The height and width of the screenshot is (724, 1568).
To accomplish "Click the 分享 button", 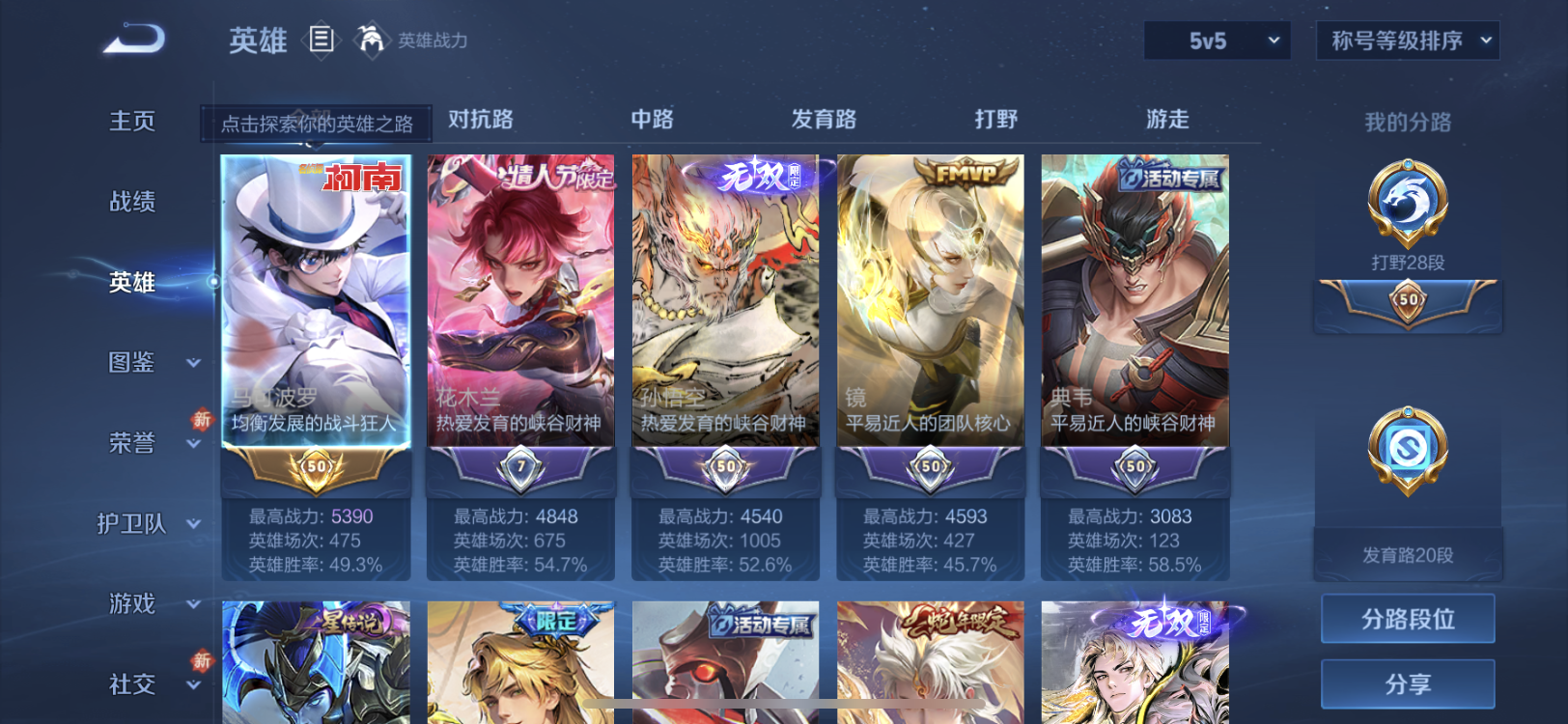I will 1406,683.
